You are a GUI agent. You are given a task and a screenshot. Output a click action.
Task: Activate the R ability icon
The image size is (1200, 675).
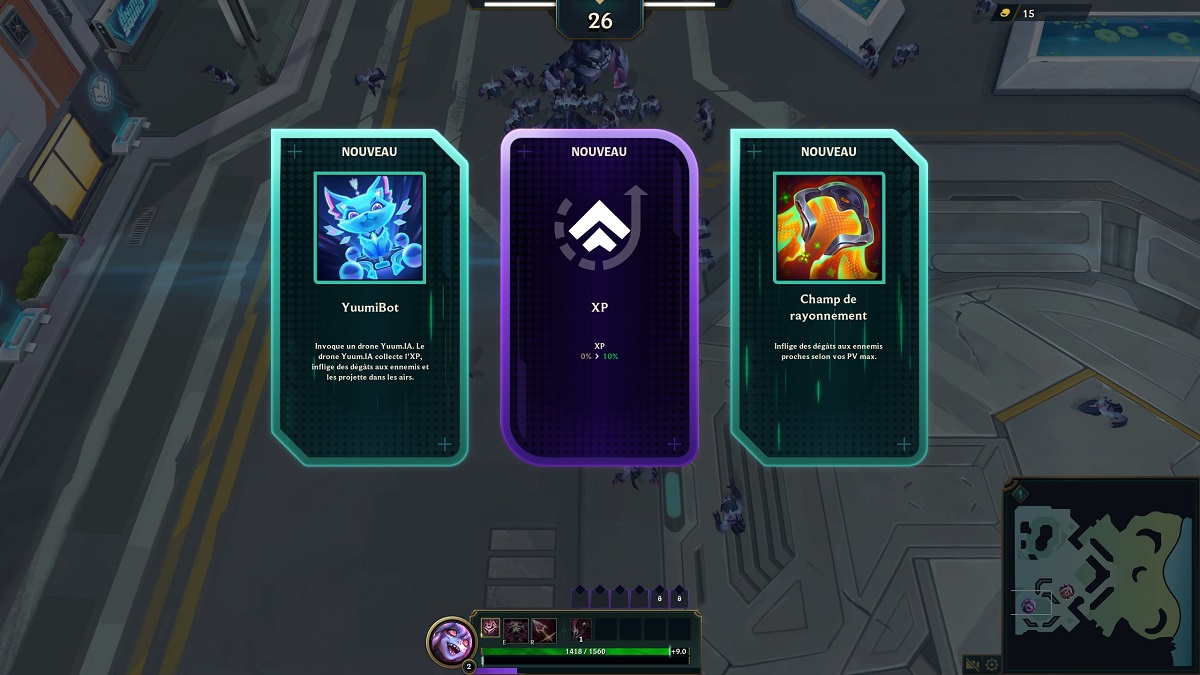coord(543,628)
